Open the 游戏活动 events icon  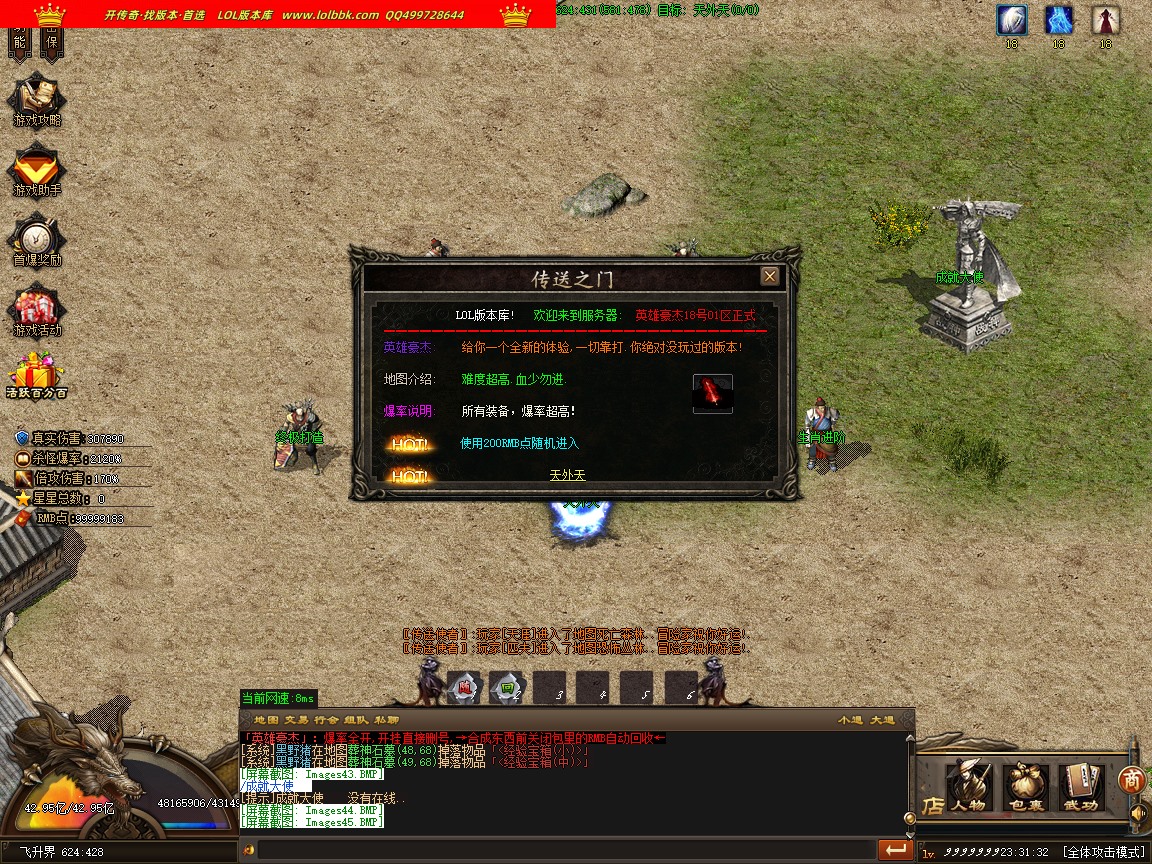coord(37,311)
